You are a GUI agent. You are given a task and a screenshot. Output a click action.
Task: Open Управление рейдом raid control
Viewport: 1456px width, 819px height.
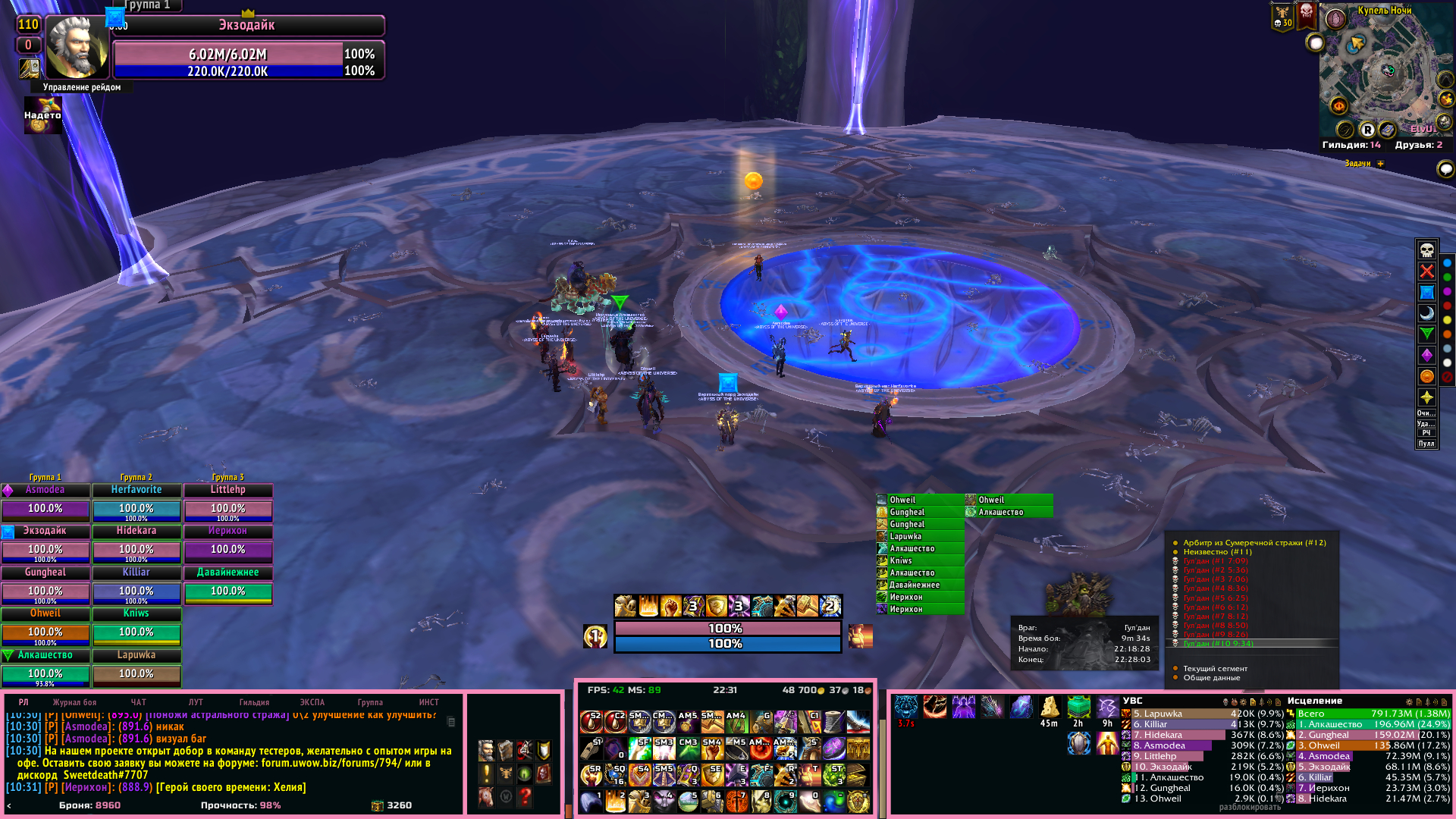(x=82, y=87)
